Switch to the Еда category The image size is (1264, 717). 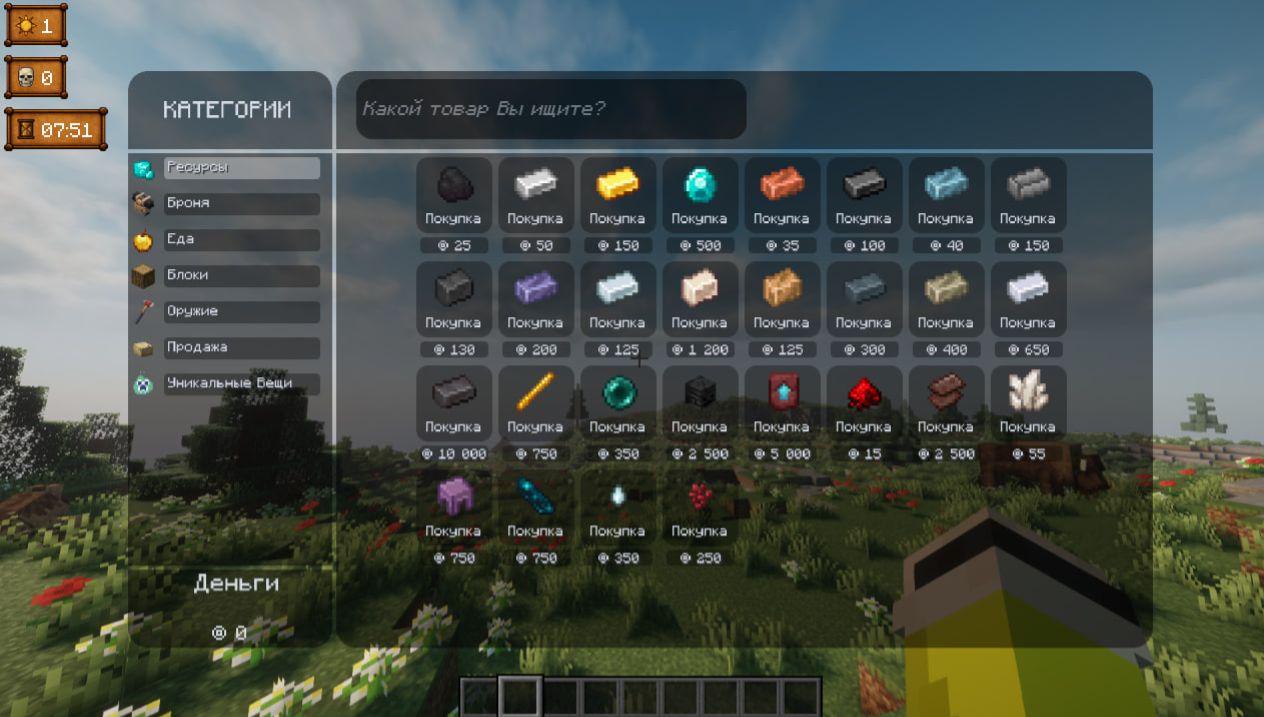[241, 240]
